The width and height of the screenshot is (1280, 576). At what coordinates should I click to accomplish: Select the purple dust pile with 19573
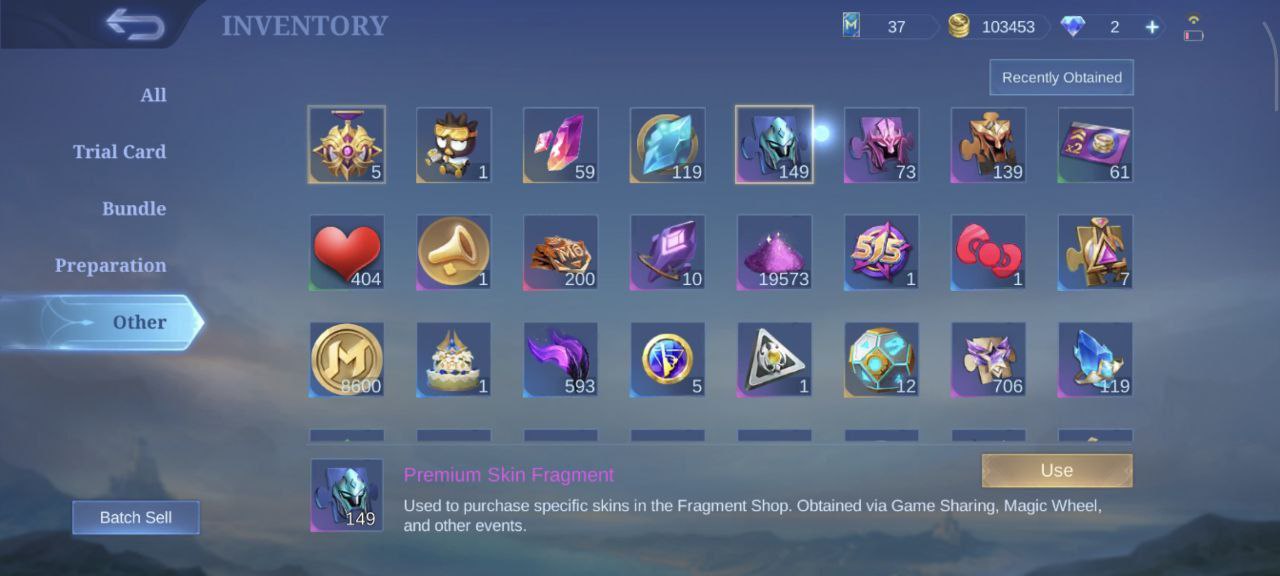(x=775, y=252)
